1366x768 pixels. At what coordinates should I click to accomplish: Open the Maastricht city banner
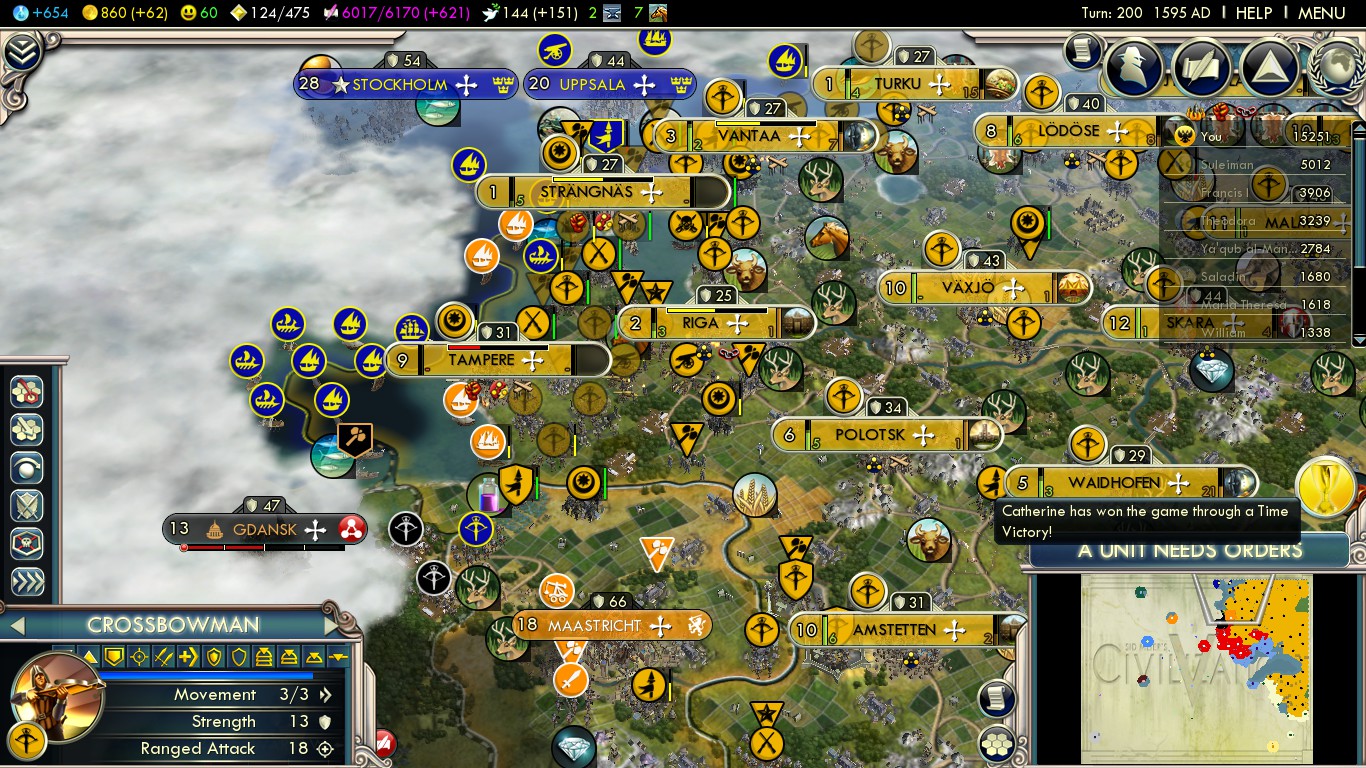click(594, 626)
